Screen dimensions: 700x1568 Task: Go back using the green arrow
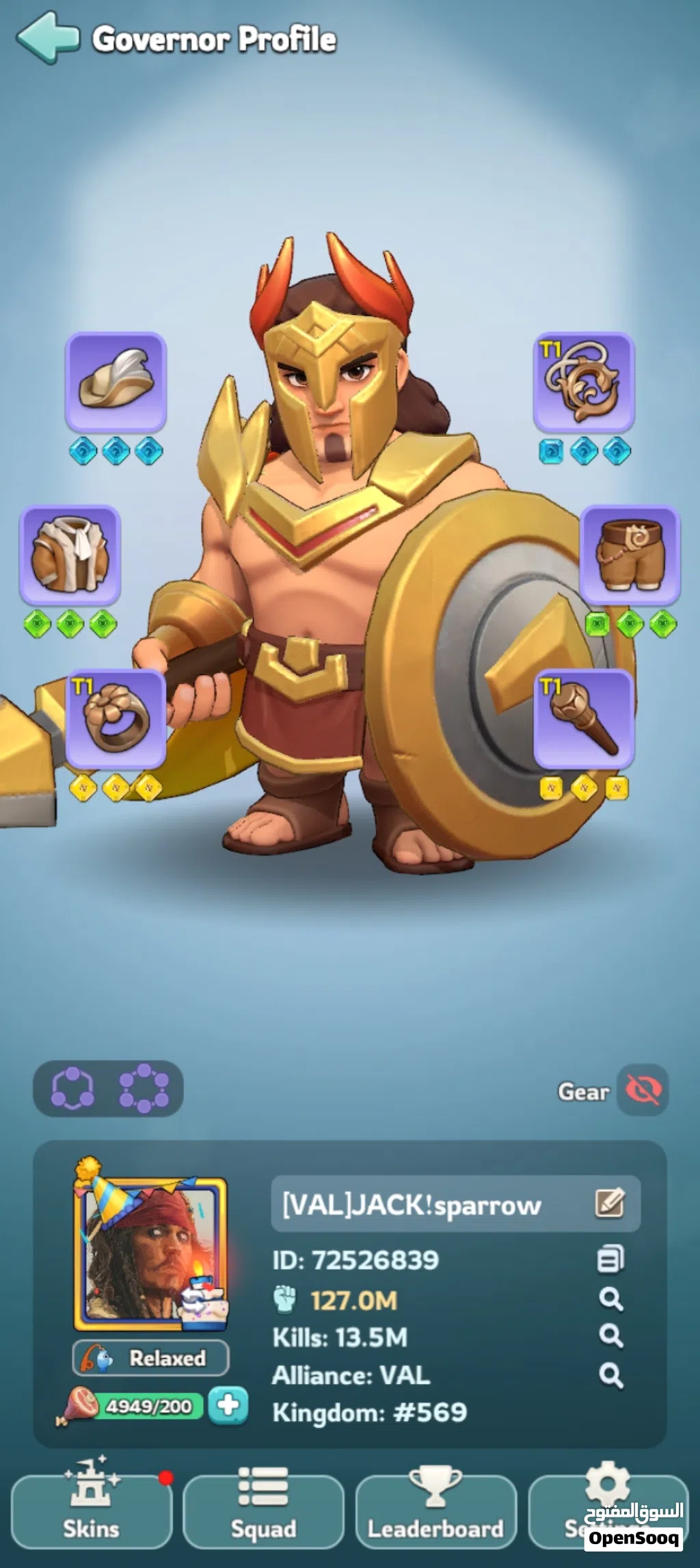[x=46, y=38]
